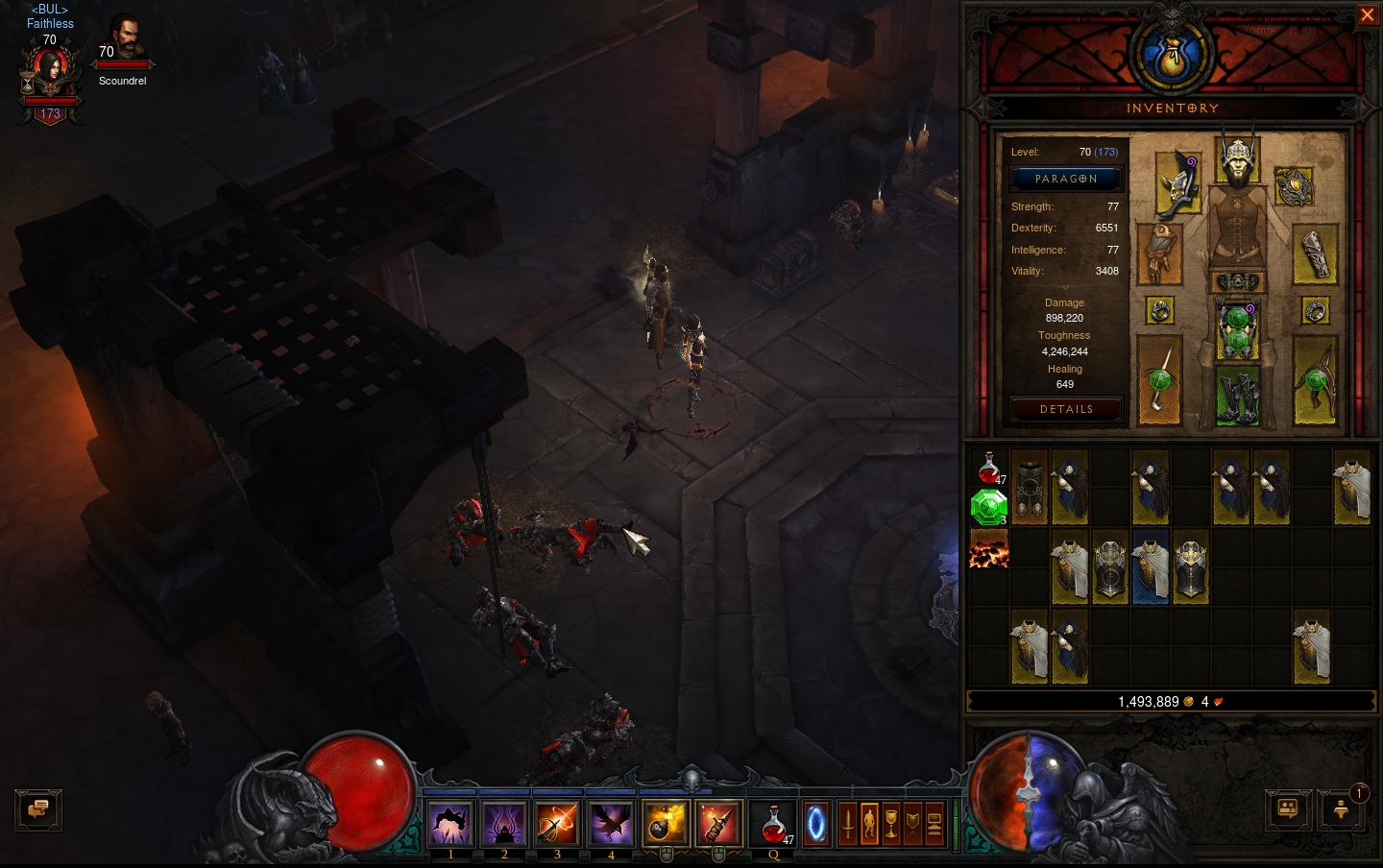Select the health potion in the bag
Image resolution: width=1383 pixels, height=868 pixels.
click(988, 468)
